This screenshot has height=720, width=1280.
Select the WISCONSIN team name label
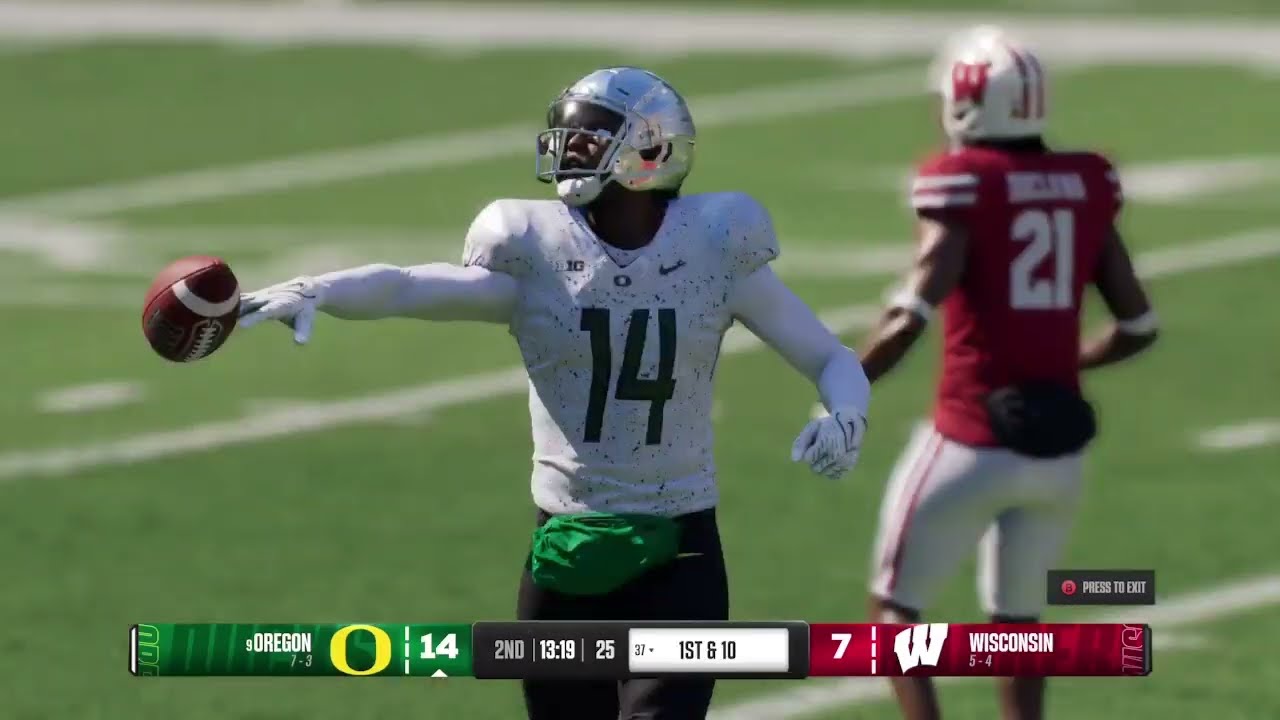pyautogui.click(x=1011, y=641)
